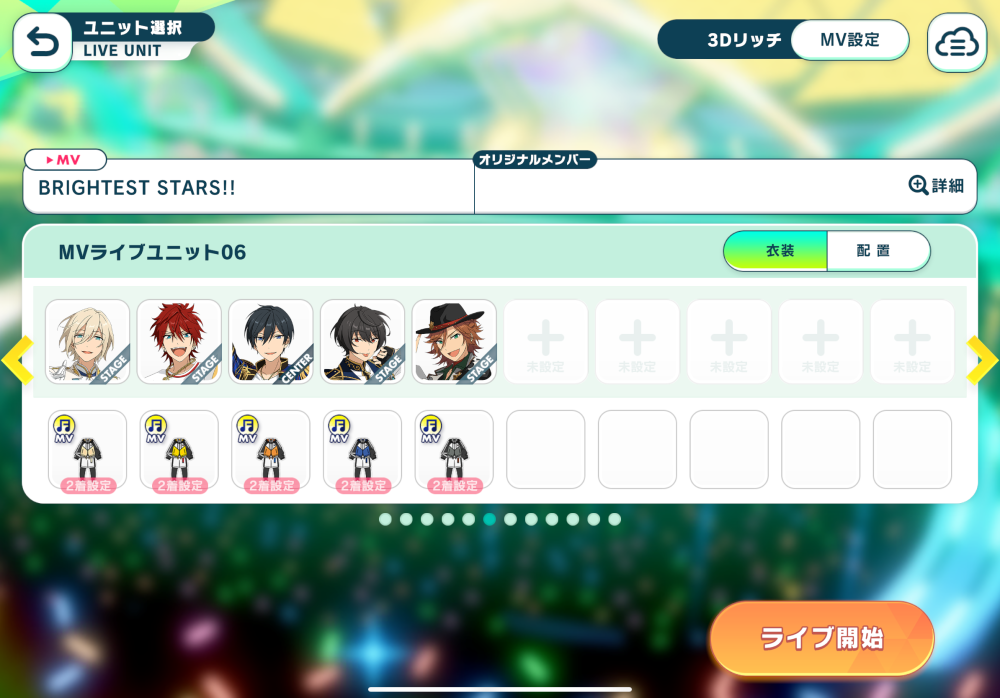Select the CENTER character card
Screen dimensions: 1000x698
click(x=271, y=341)
